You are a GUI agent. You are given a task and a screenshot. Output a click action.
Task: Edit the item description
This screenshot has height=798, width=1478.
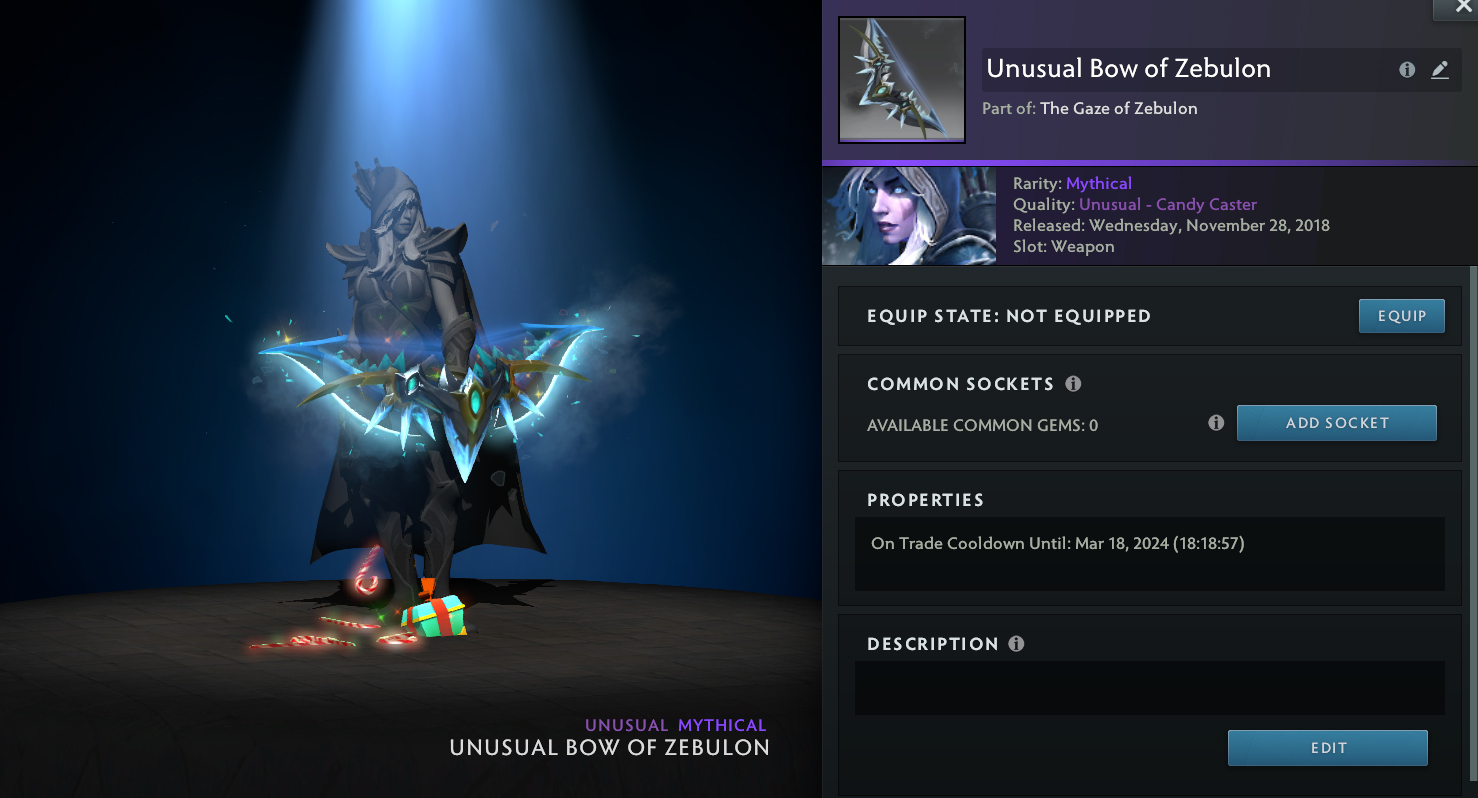tap(1327, 748)
